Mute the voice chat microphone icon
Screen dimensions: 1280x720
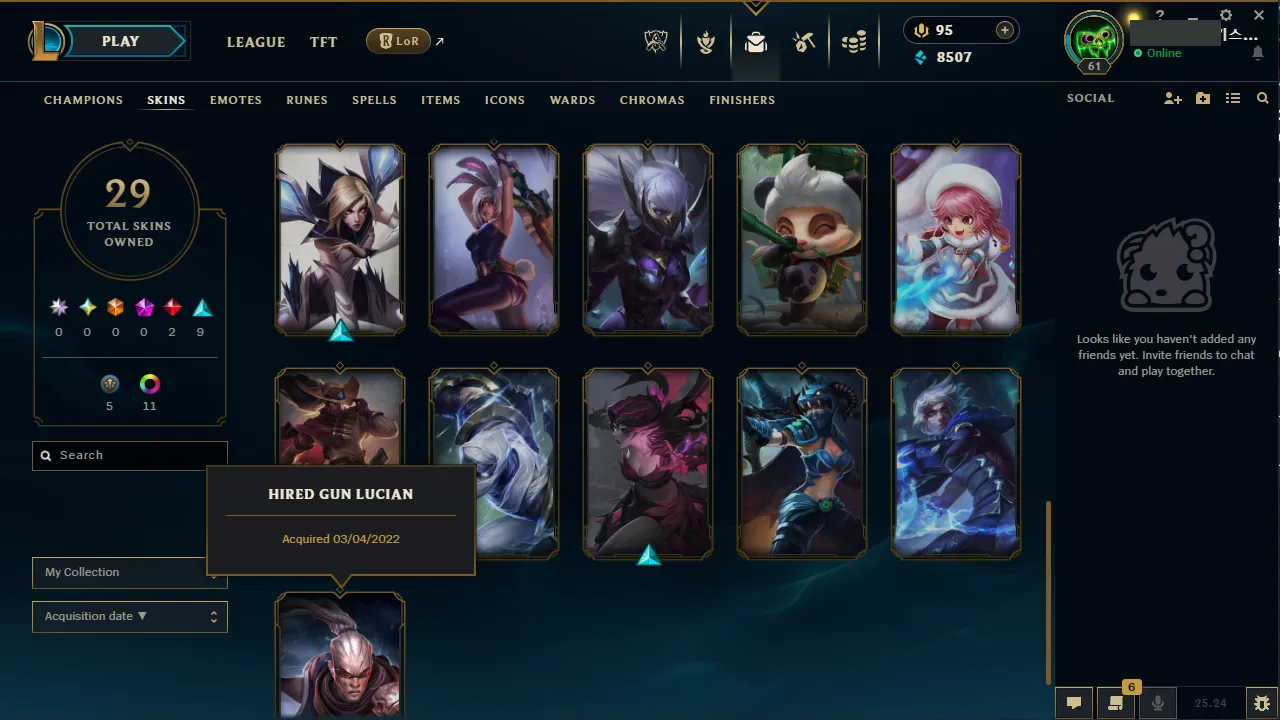(x=1157, y=703)
